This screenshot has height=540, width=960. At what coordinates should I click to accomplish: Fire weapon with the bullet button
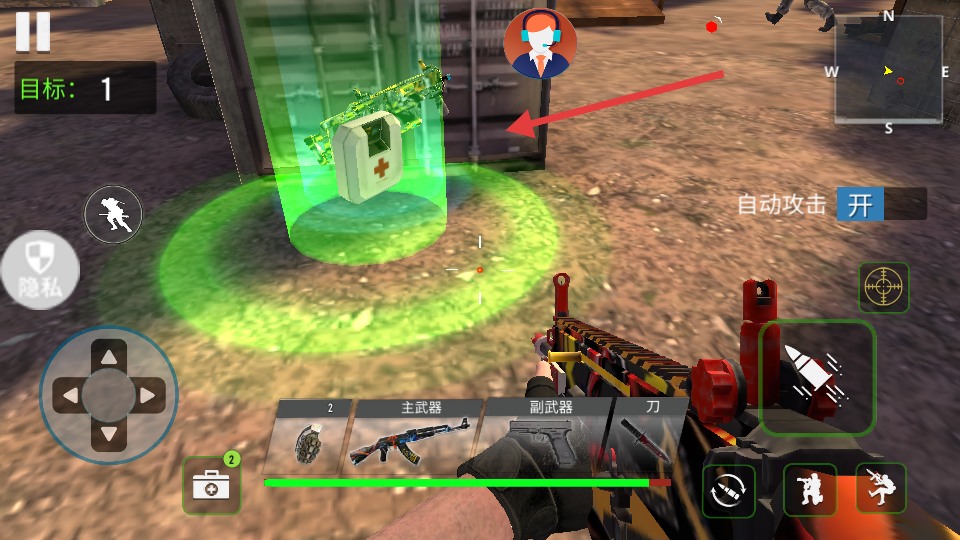817,378
